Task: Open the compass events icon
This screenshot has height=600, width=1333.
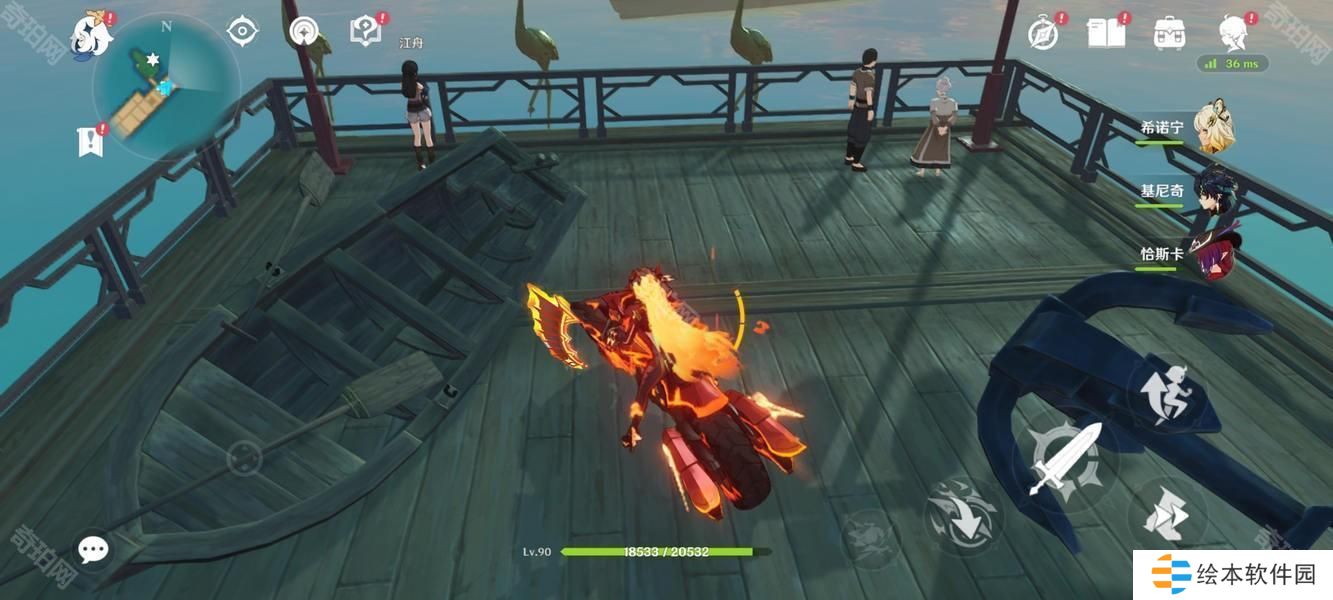Action: pos(1043,34)
